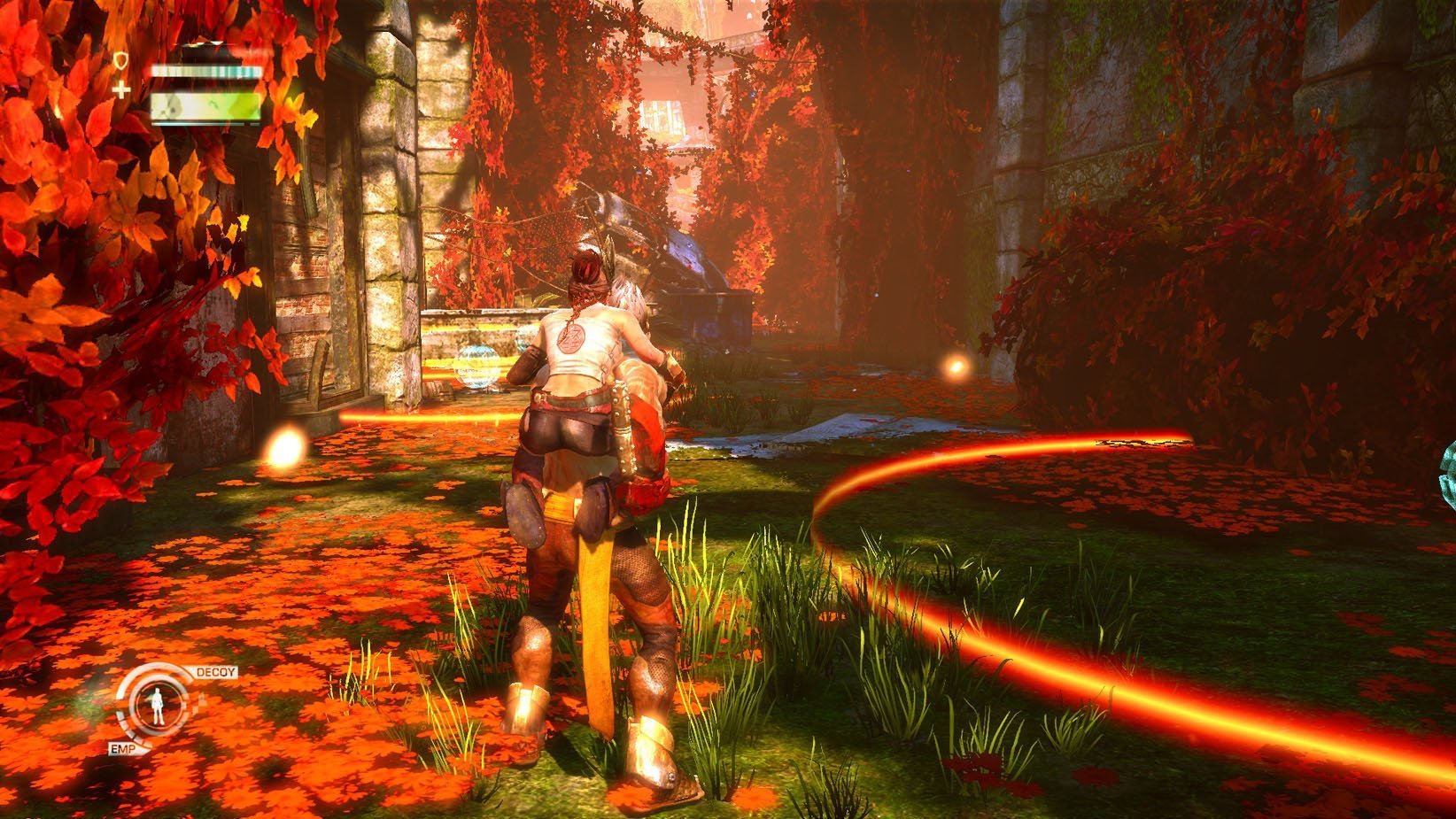
Task: Click the health cross icon
Action: coord(121,89)
